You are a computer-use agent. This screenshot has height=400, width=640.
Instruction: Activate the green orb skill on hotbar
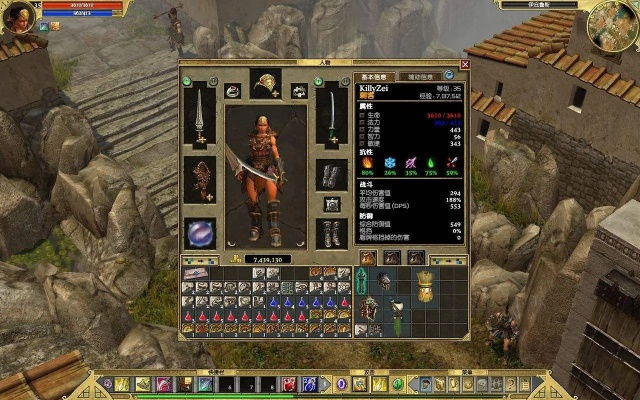(x=396, y=384)
